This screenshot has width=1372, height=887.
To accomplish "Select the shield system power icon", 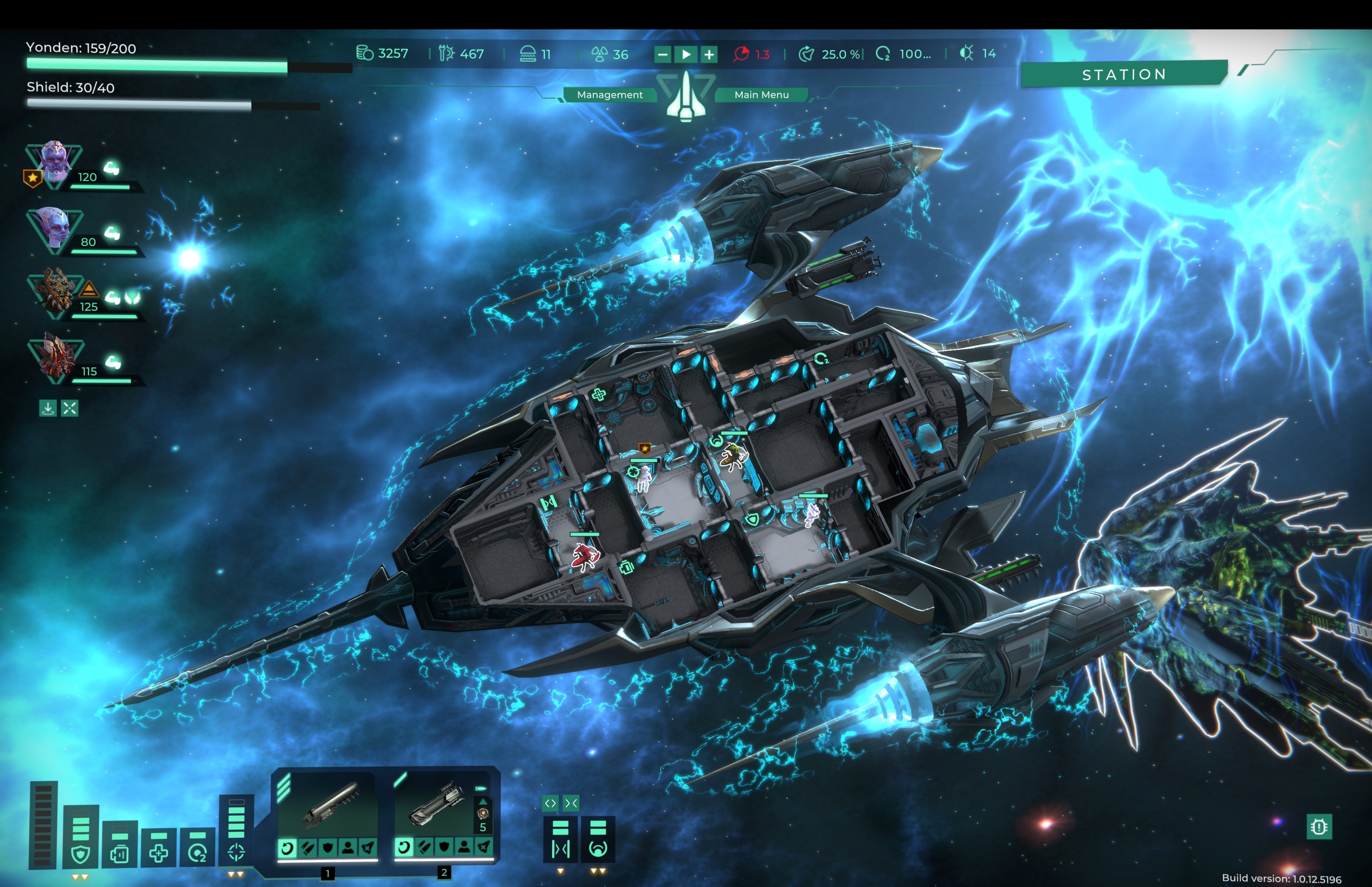I will pyautogui.click(x=81, y=854).
